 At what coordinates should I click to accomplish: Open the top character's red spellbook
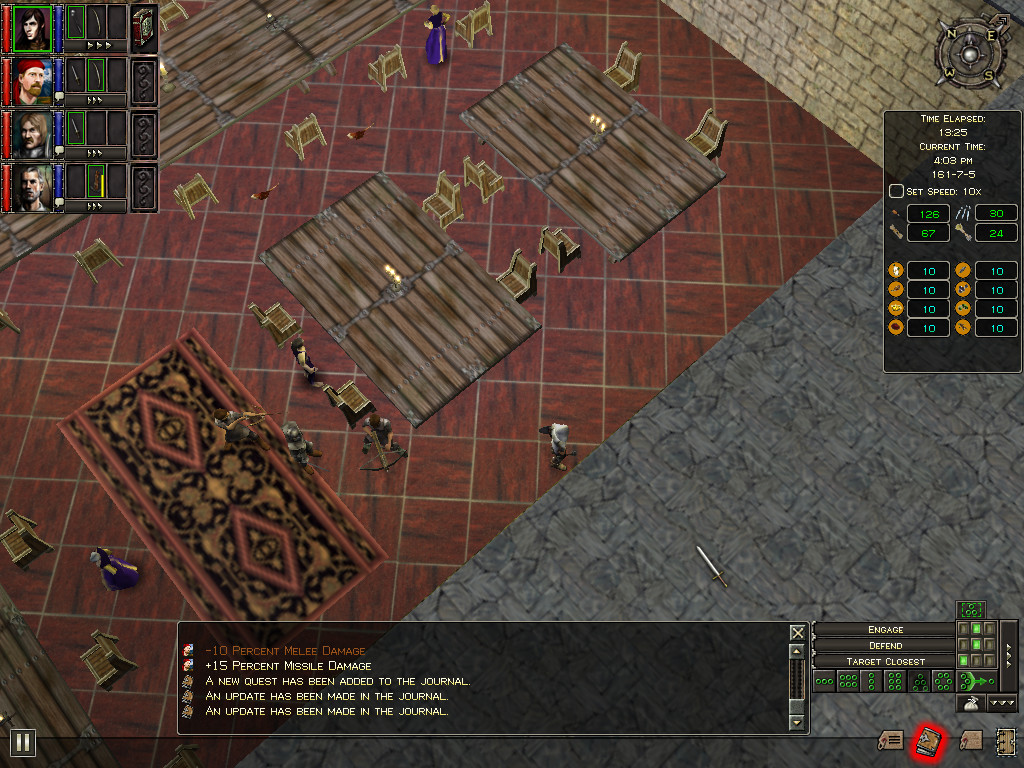(143, 27)
